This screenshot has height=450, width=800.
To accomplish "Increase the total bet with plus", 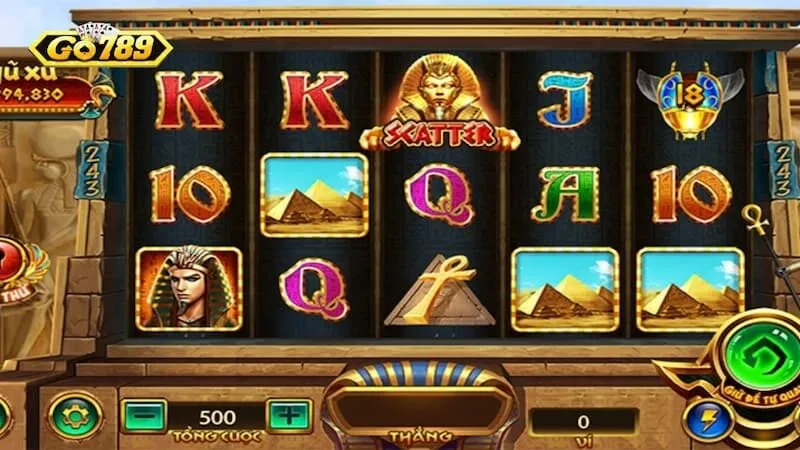I will click(289, 415).
